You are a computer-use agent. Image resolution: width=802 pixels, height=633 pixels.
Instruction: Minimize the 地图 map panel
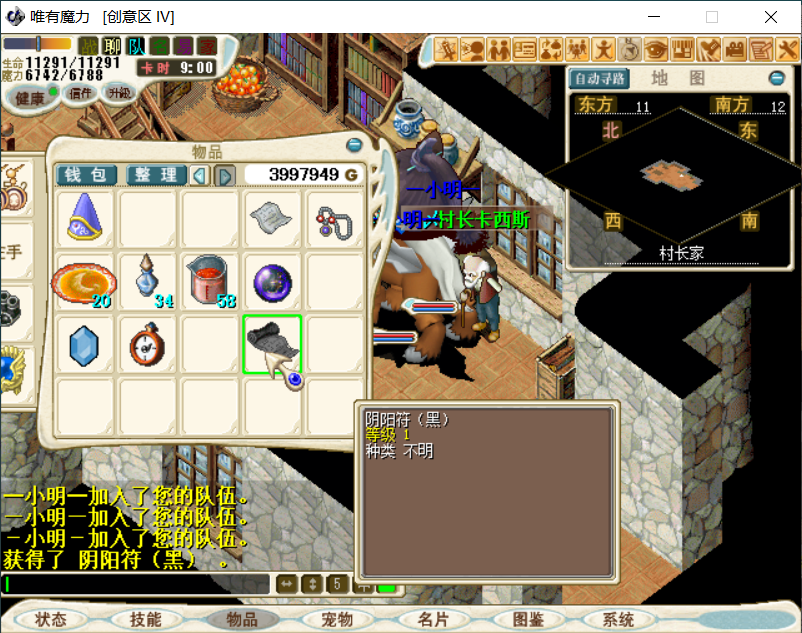(777, 78)
